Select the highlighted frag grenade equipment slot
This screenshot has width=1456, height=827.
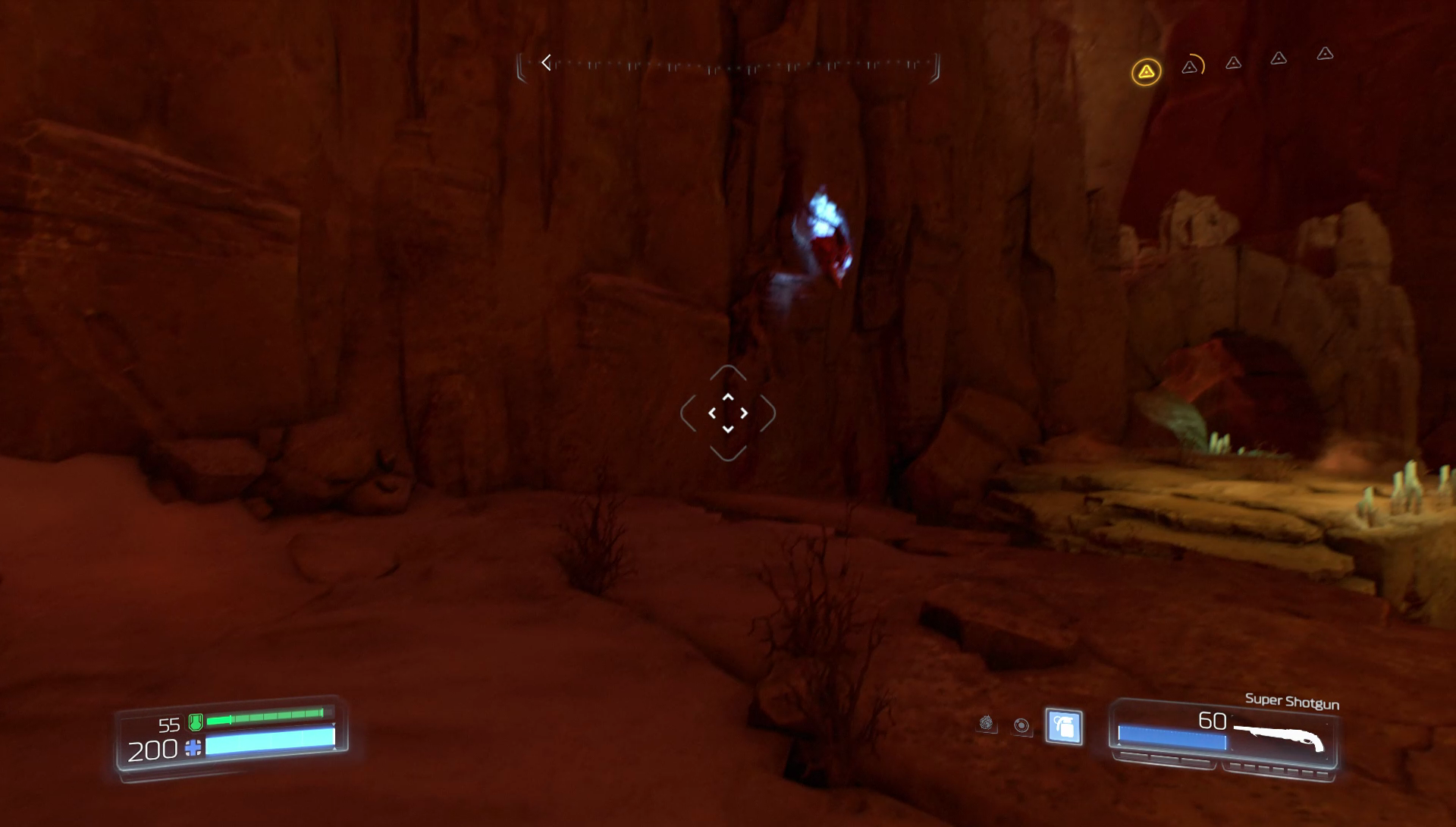1063,727
